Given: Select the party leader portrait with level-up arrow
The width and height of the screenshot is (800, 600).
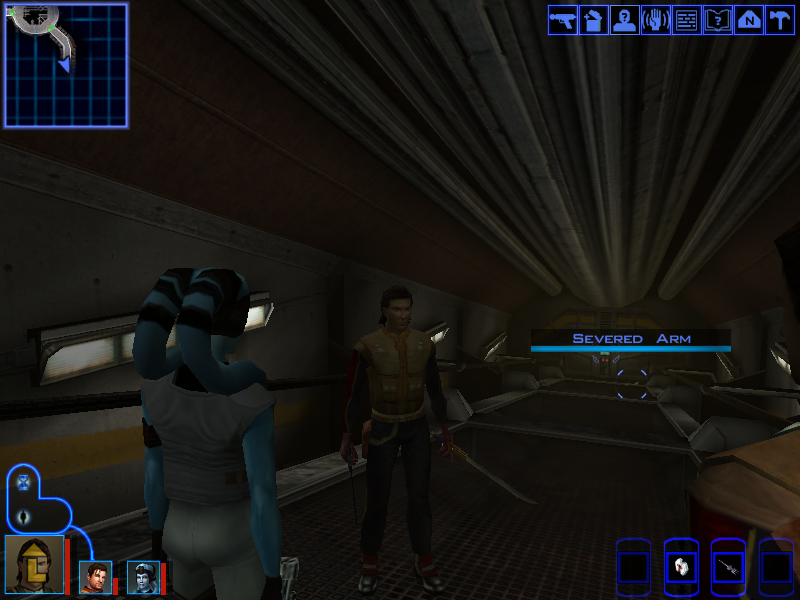Looking at the screenshot, I should click(34, 564).
